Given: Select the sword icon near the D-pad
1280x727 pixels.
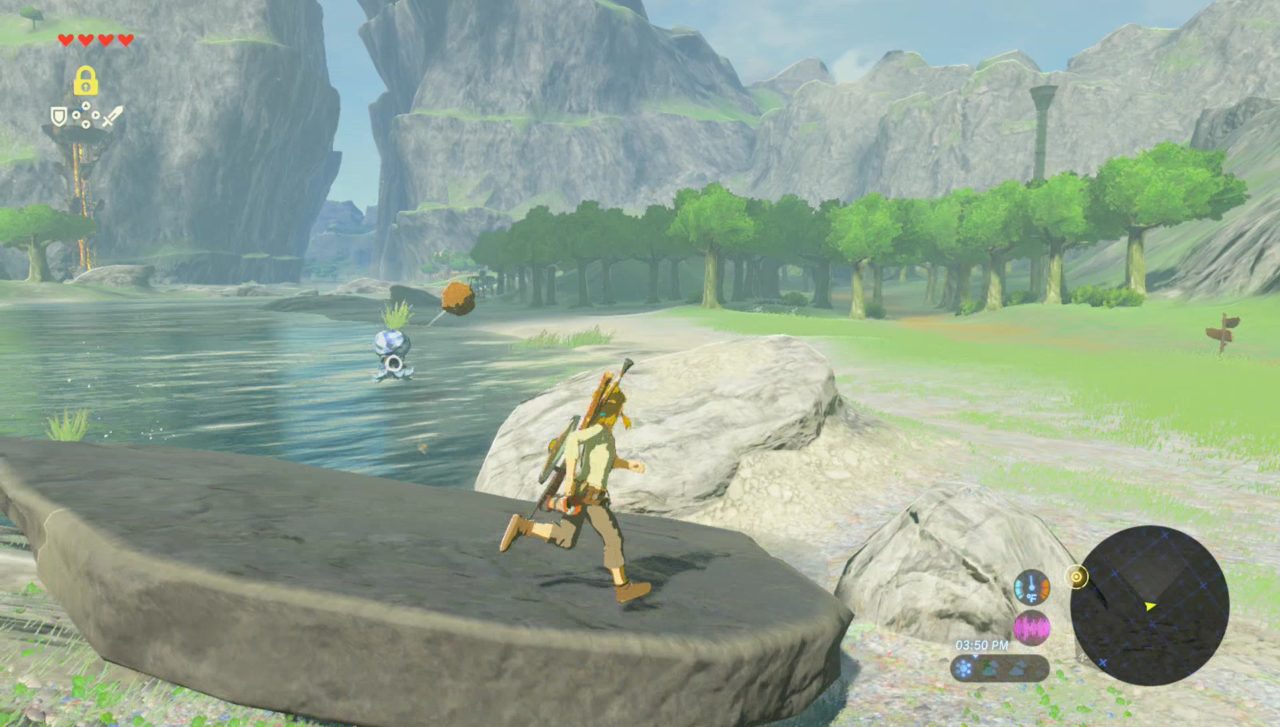Looking at the screenshot, I should coord(113,116).
